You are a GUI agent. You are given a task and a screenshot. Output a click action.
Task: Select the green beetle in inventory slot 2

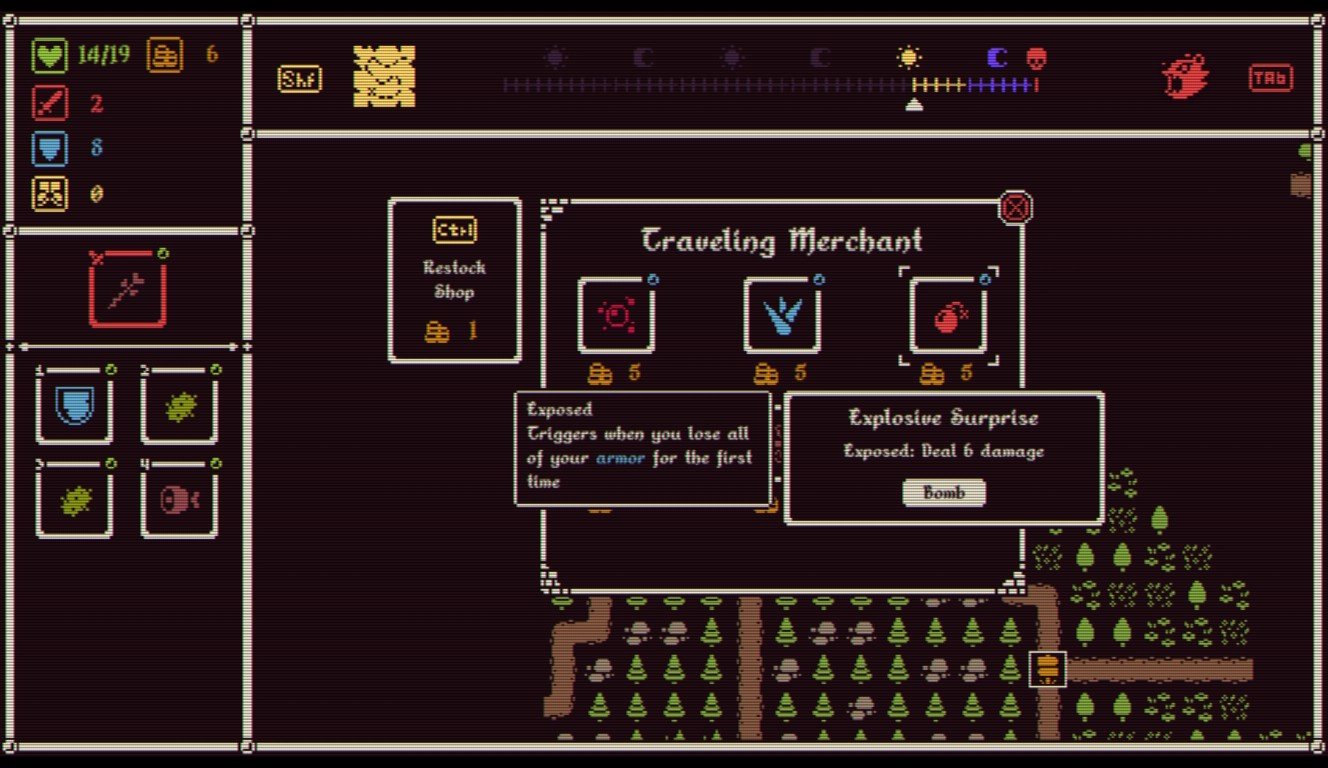tap(180, 404)
